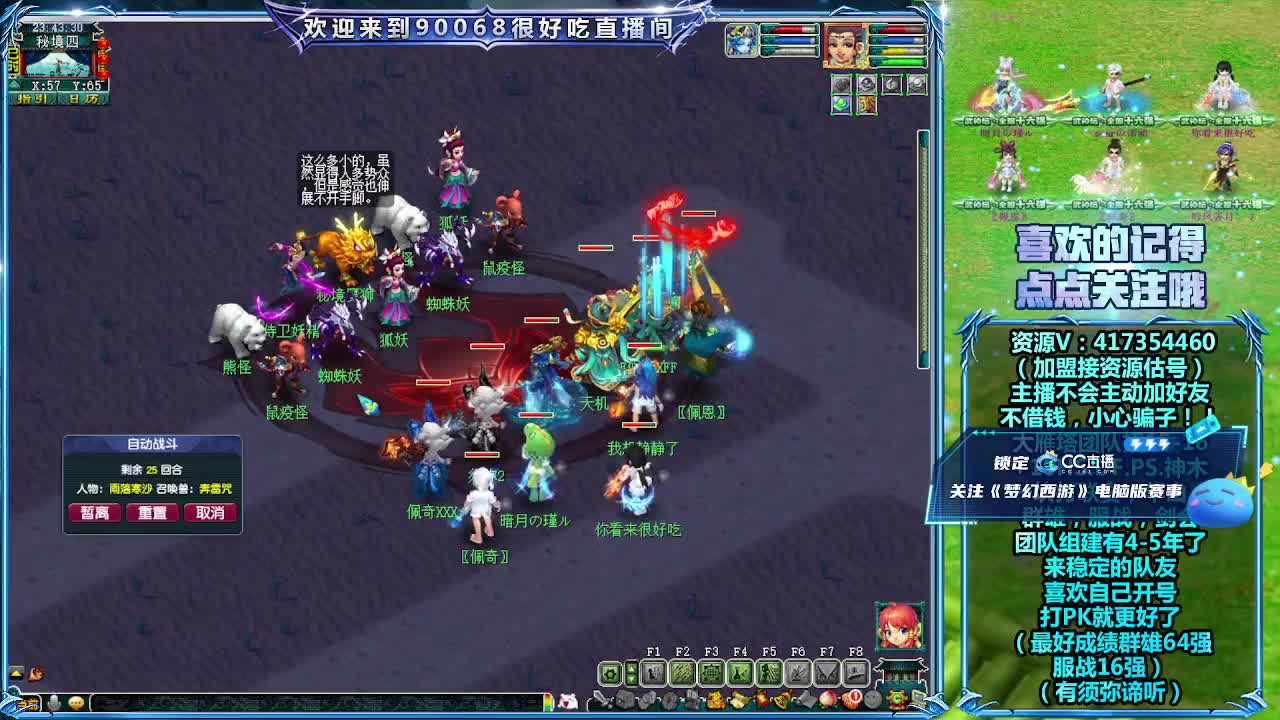Click the player character portrait at top right
1280x720 pixels.
[846, 45]
